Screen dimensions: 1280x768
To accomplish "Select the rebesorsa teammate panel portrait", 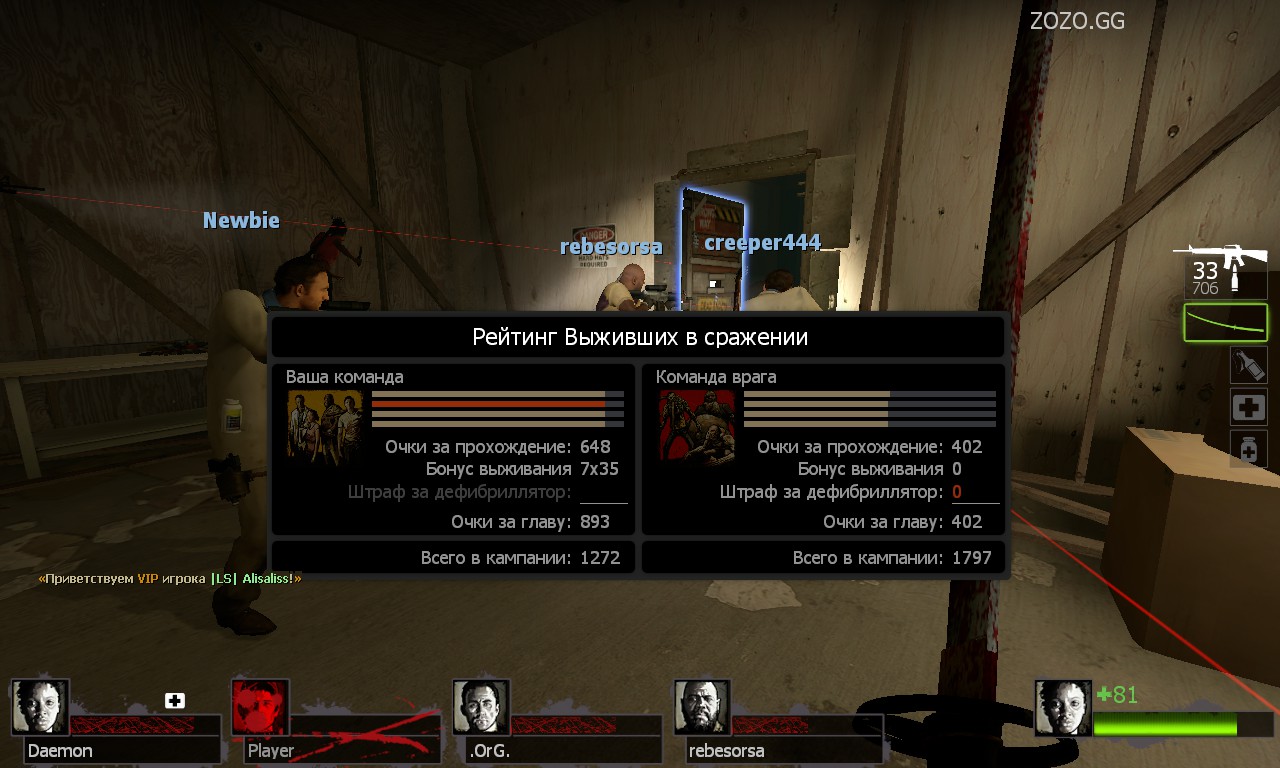I will click(703, 708).
